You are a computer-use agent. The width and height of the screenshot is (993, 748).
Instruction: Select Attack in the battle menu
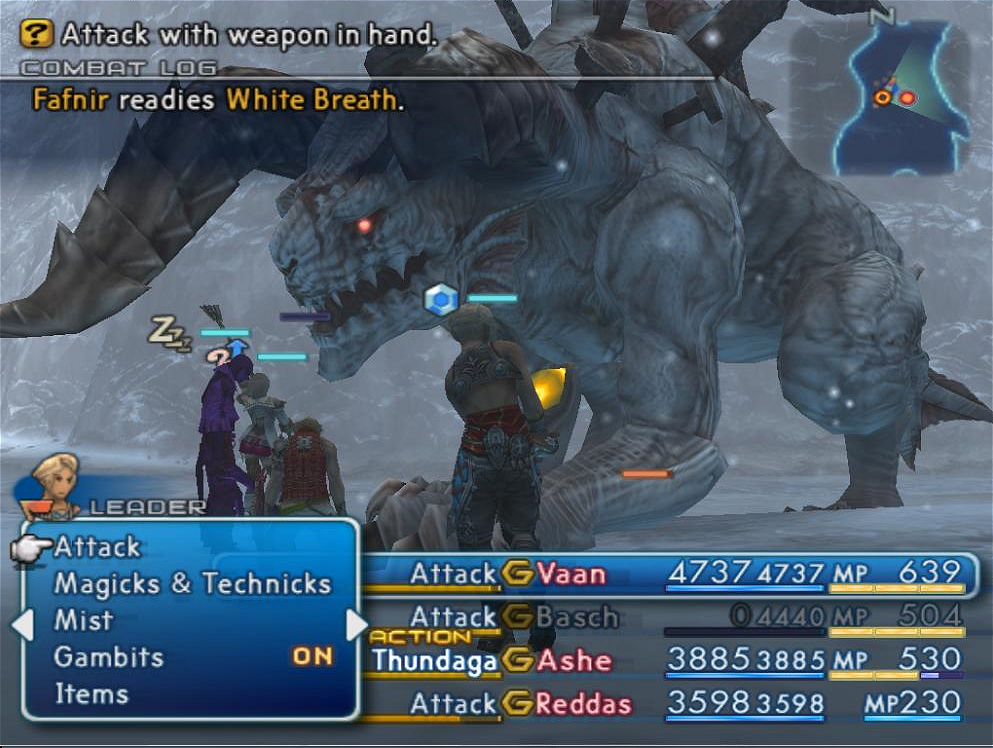[97, 547]
